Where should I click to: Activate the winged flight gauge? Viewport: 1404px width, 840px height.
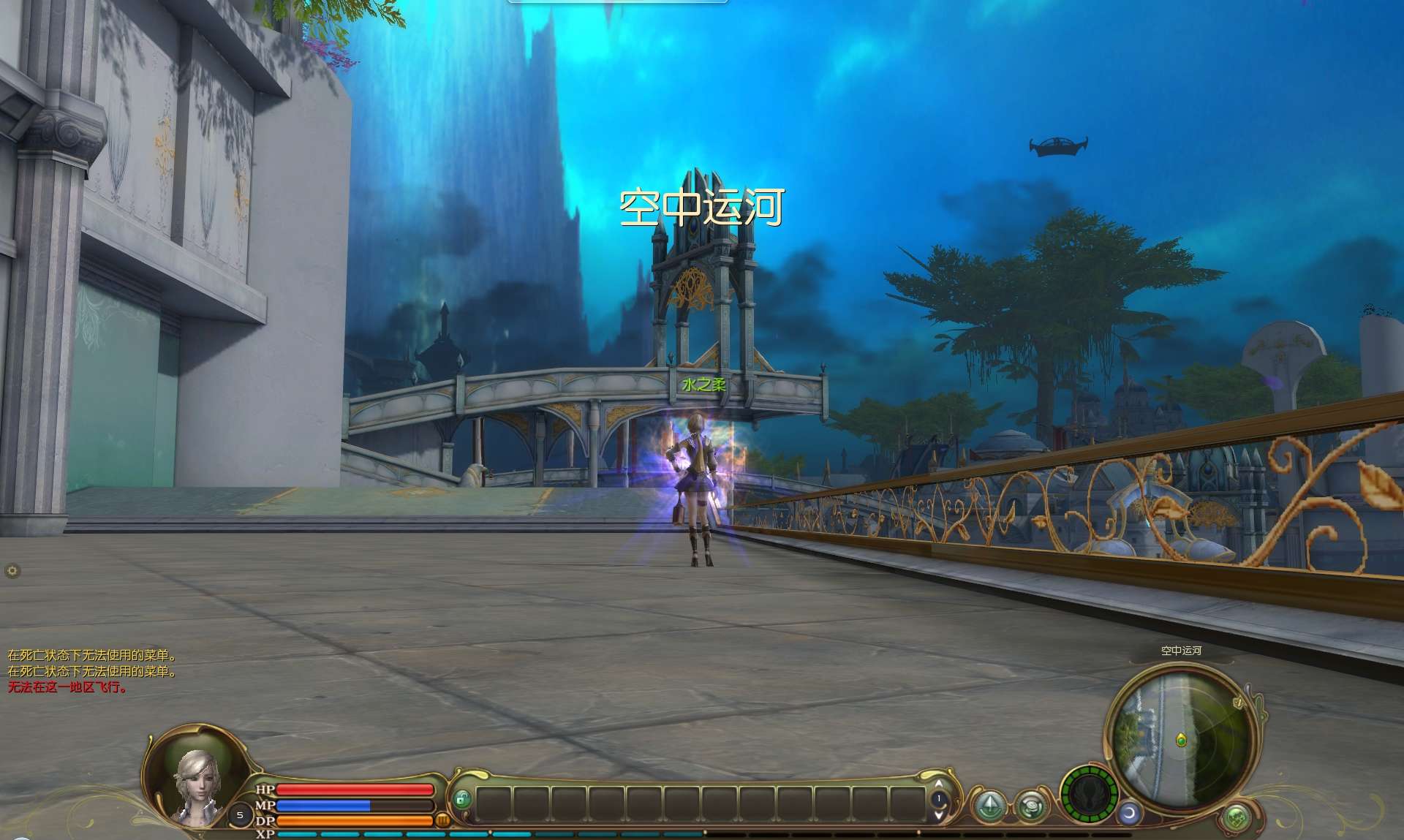click(x=1088, y=794)
